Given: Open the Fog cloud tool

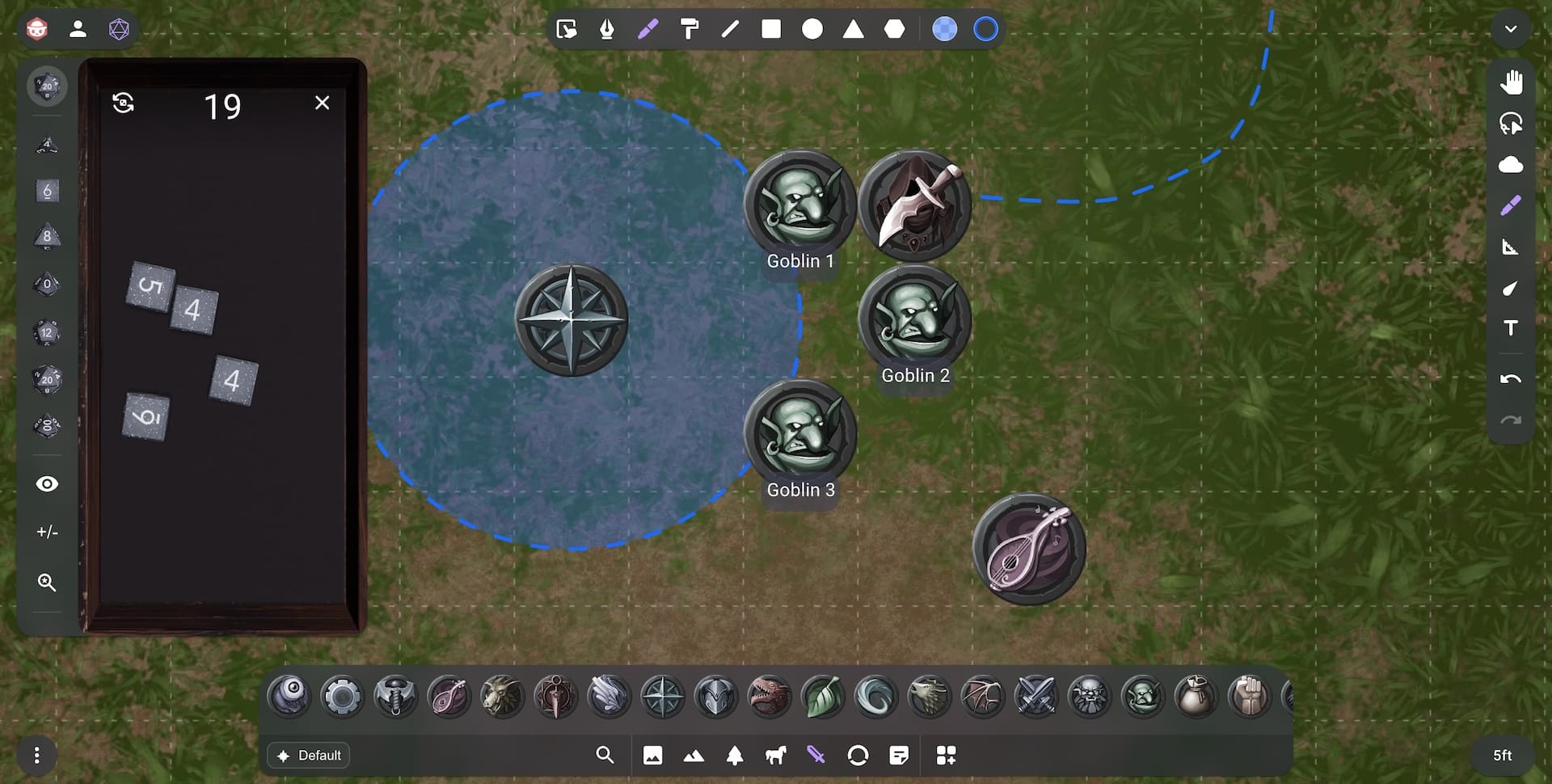Looking at the screenshot, I should (1512, 164).
